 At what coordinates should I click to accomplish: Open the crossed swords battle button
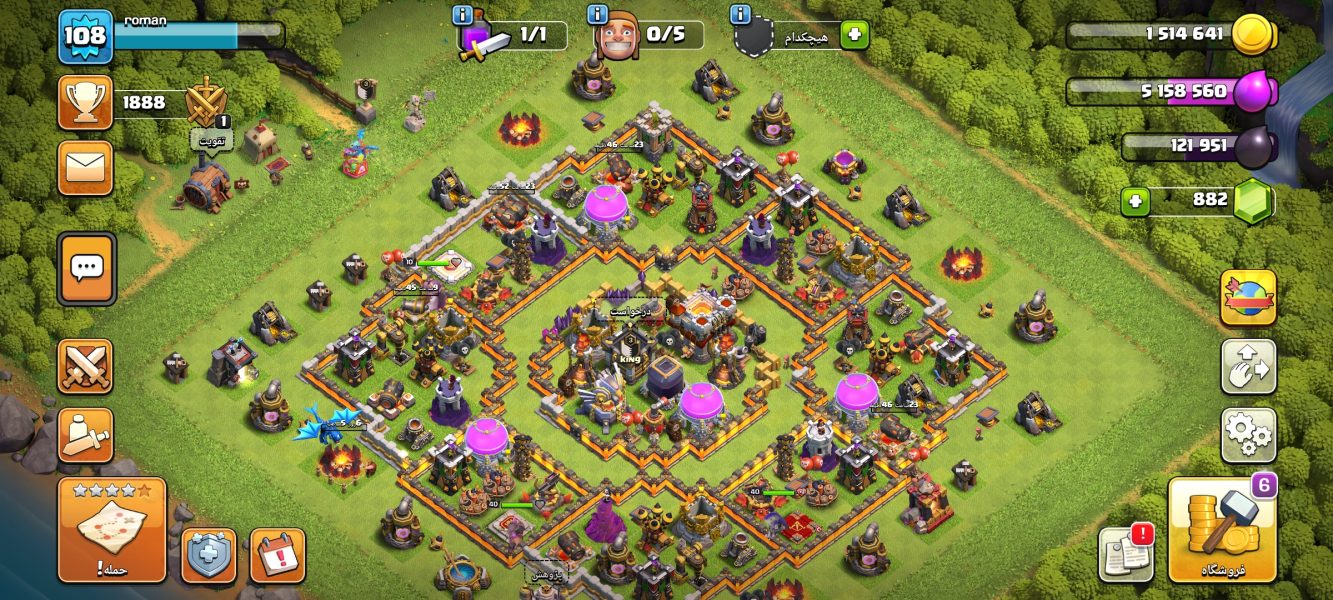pos(85,366)
